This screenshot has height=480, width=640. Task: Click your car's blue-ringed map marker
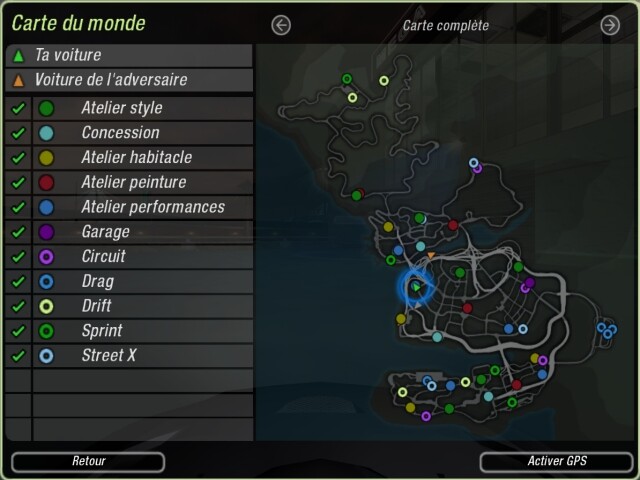[x=415, y=288]
